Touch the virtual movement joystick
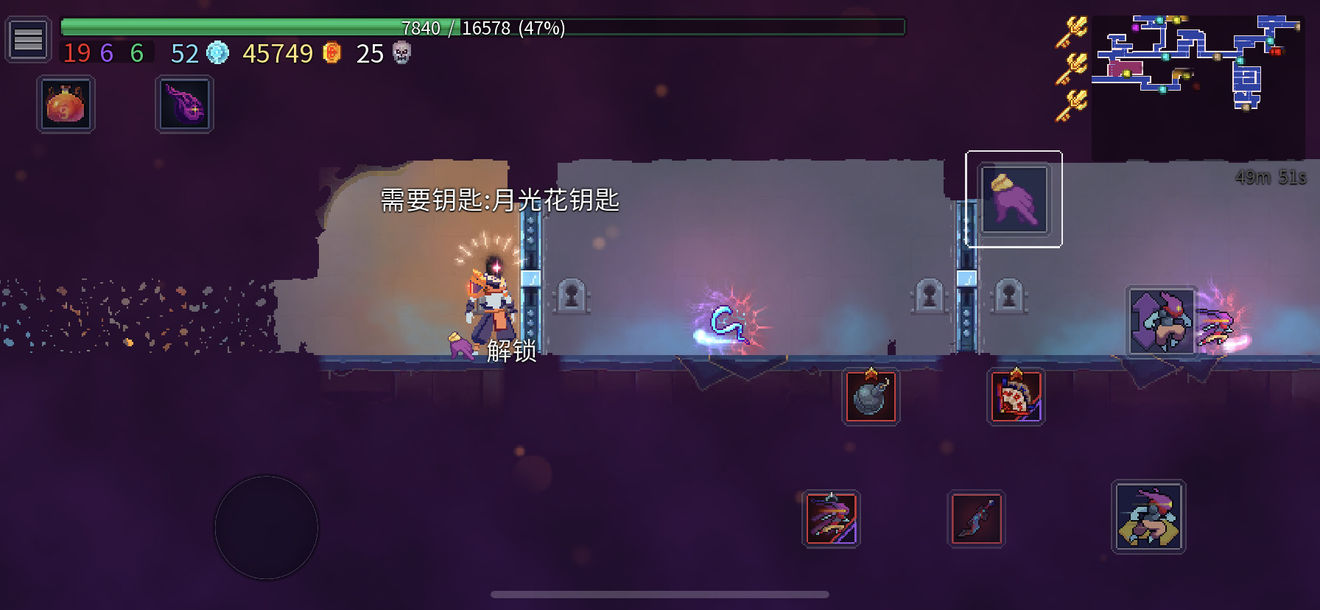This screenshot has height=610, width=1320. [266, 526]
